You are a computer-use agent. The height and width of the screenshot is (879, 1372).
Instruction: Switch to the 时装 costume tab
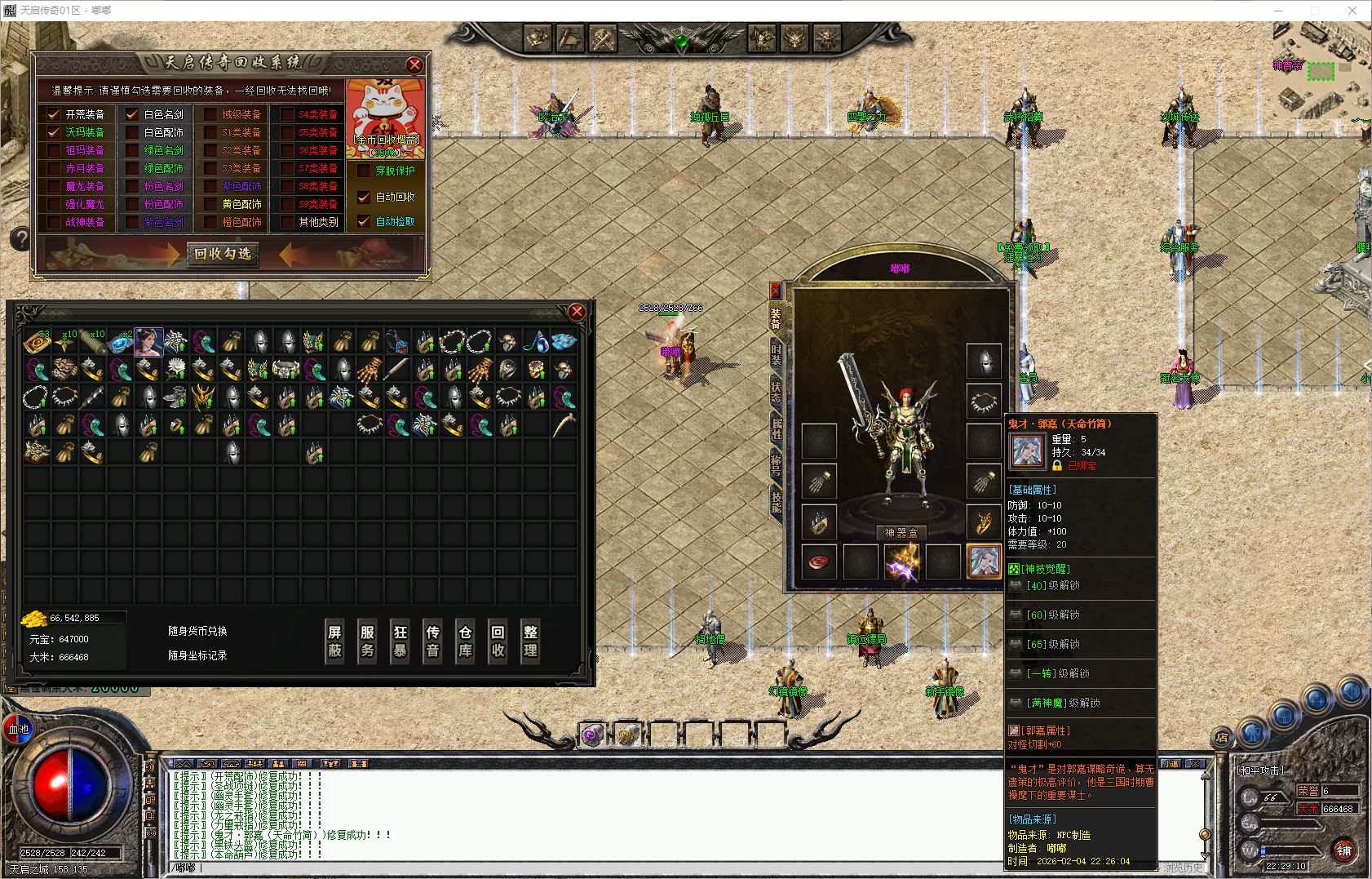click(776, 356)
